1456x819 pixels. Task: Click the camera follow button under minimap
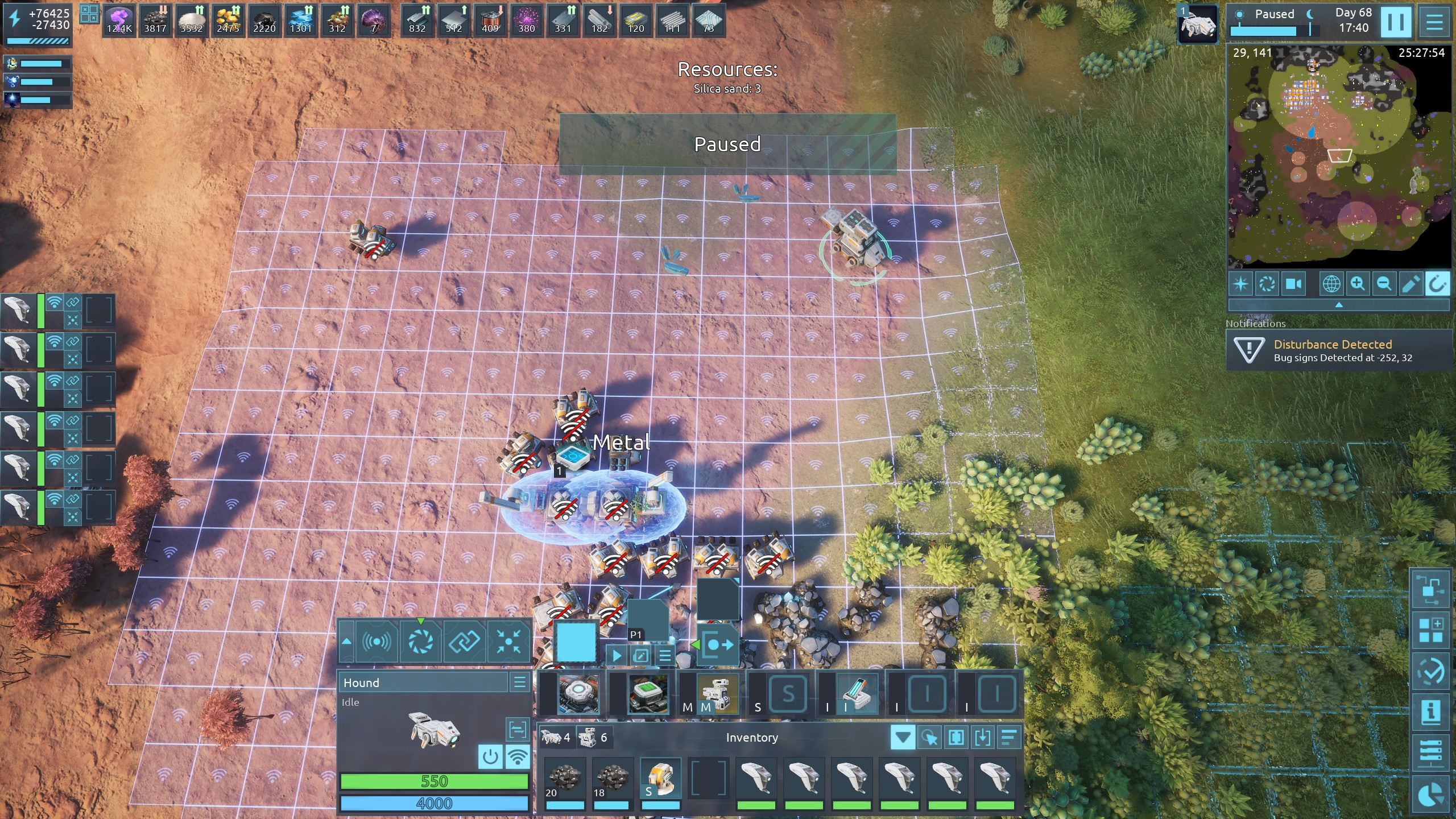point(1293,284)
